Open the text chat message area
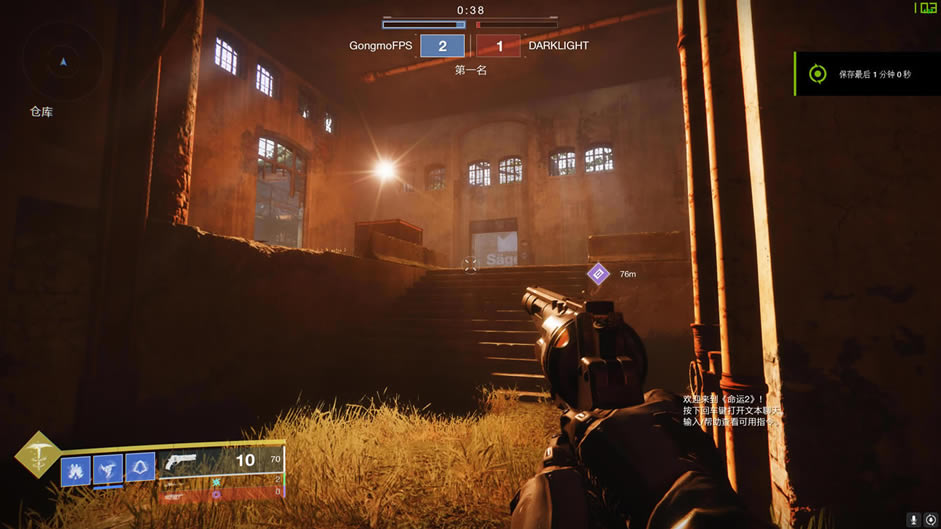Viewport: 941px width, 529px height. pos(730,410)
